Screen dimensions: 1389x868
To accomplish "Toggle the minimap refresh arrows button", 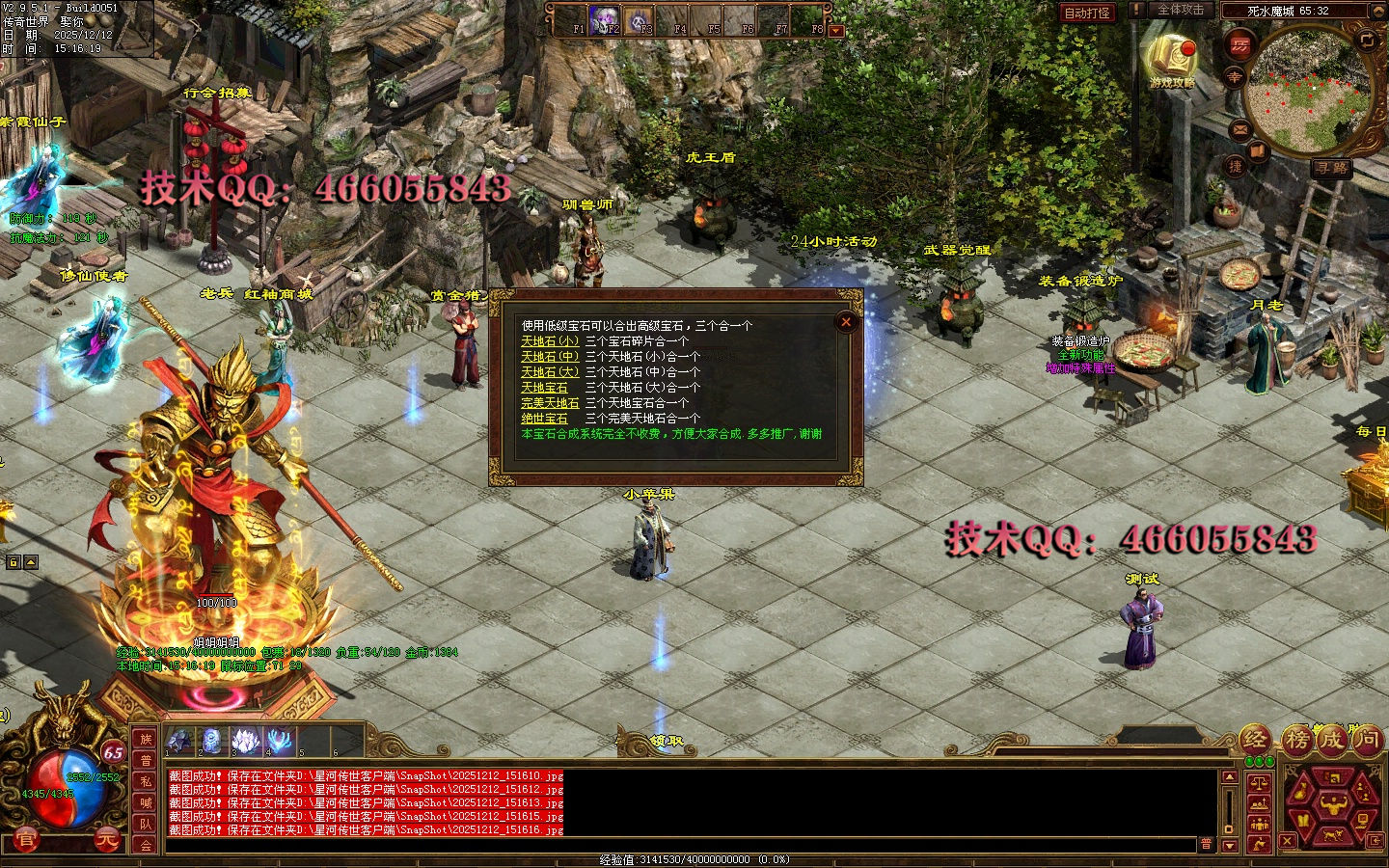I will tap(1367, 40).
